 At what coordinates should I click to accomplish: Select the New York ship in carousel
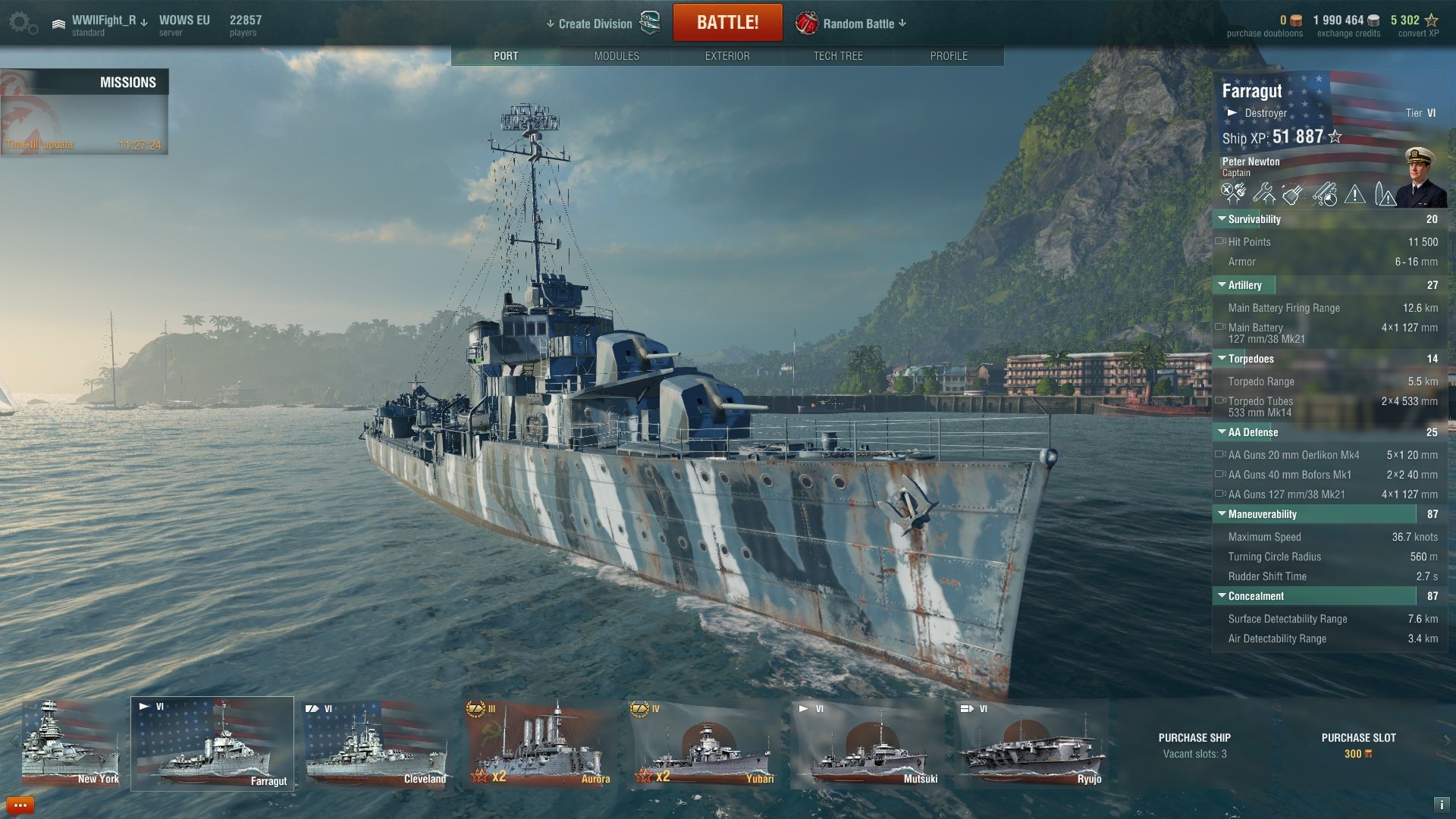click(x=71, y=744)
